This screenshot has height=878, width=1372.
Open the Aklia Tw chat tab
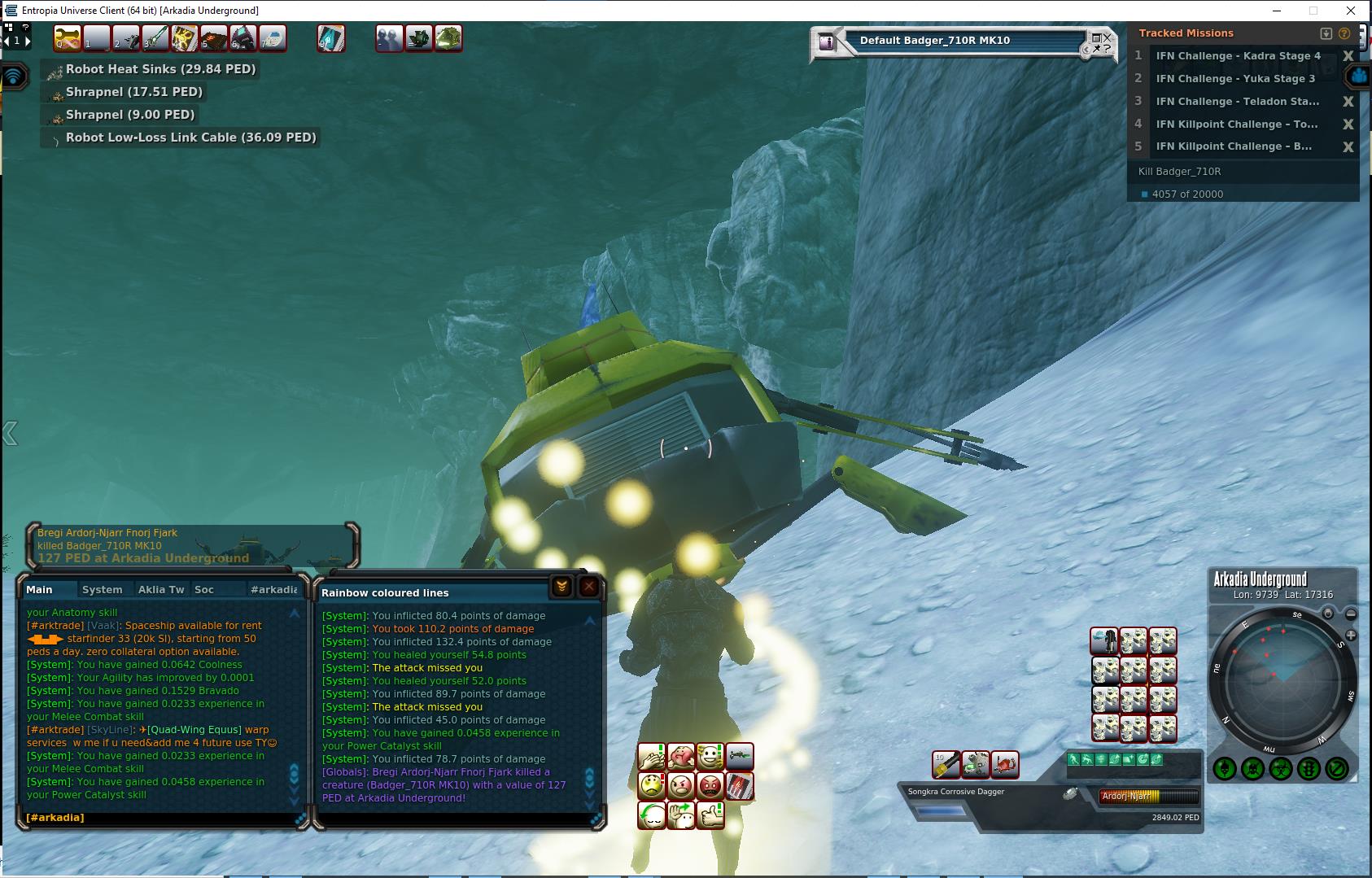(x=161, y=589)
